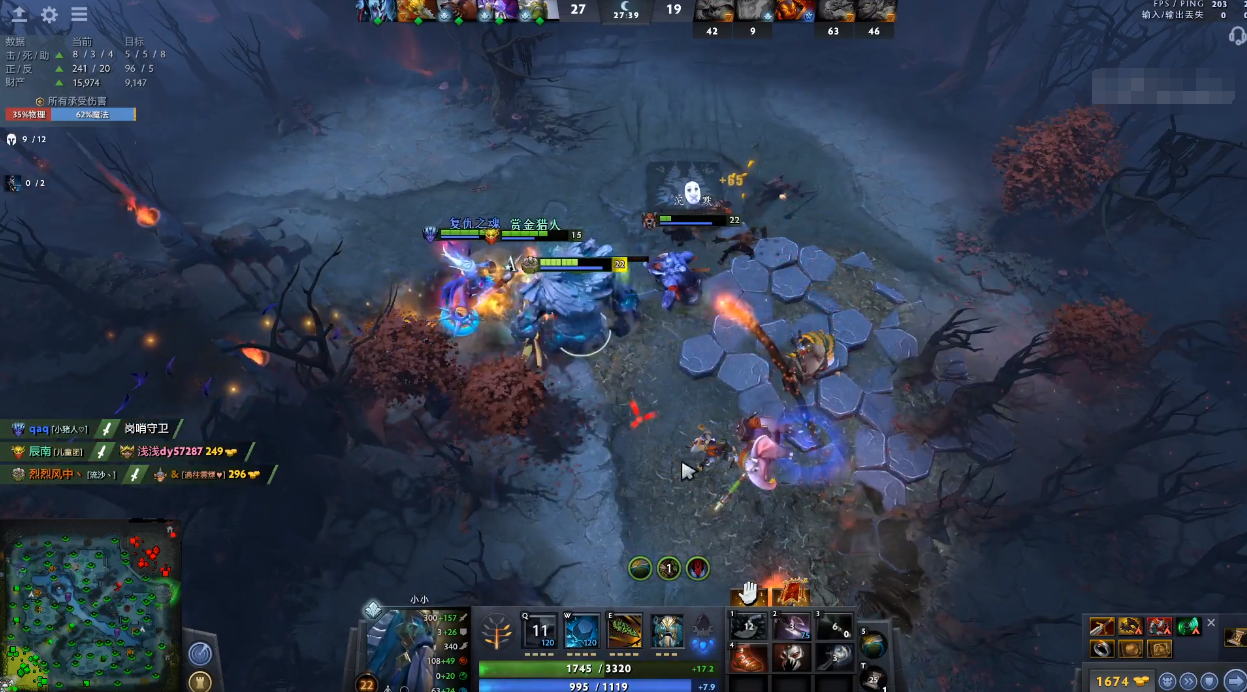The height and width of the screenshot is (692, 1247).
Task: Select the boots item in the inventory
Action: pyautogui.click(x=747, y=658)
